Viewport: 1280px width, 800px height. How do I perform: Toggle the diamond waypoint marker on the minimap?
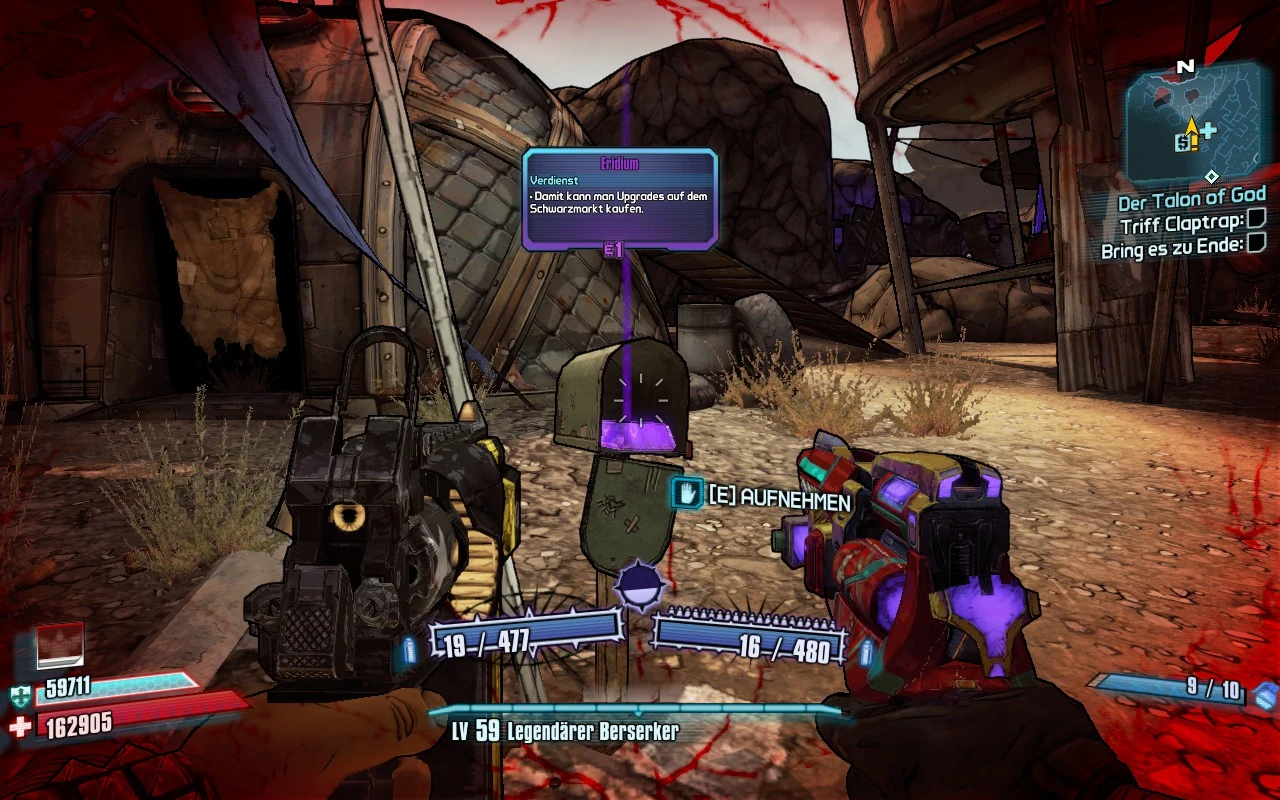[x=1212, y=176]
